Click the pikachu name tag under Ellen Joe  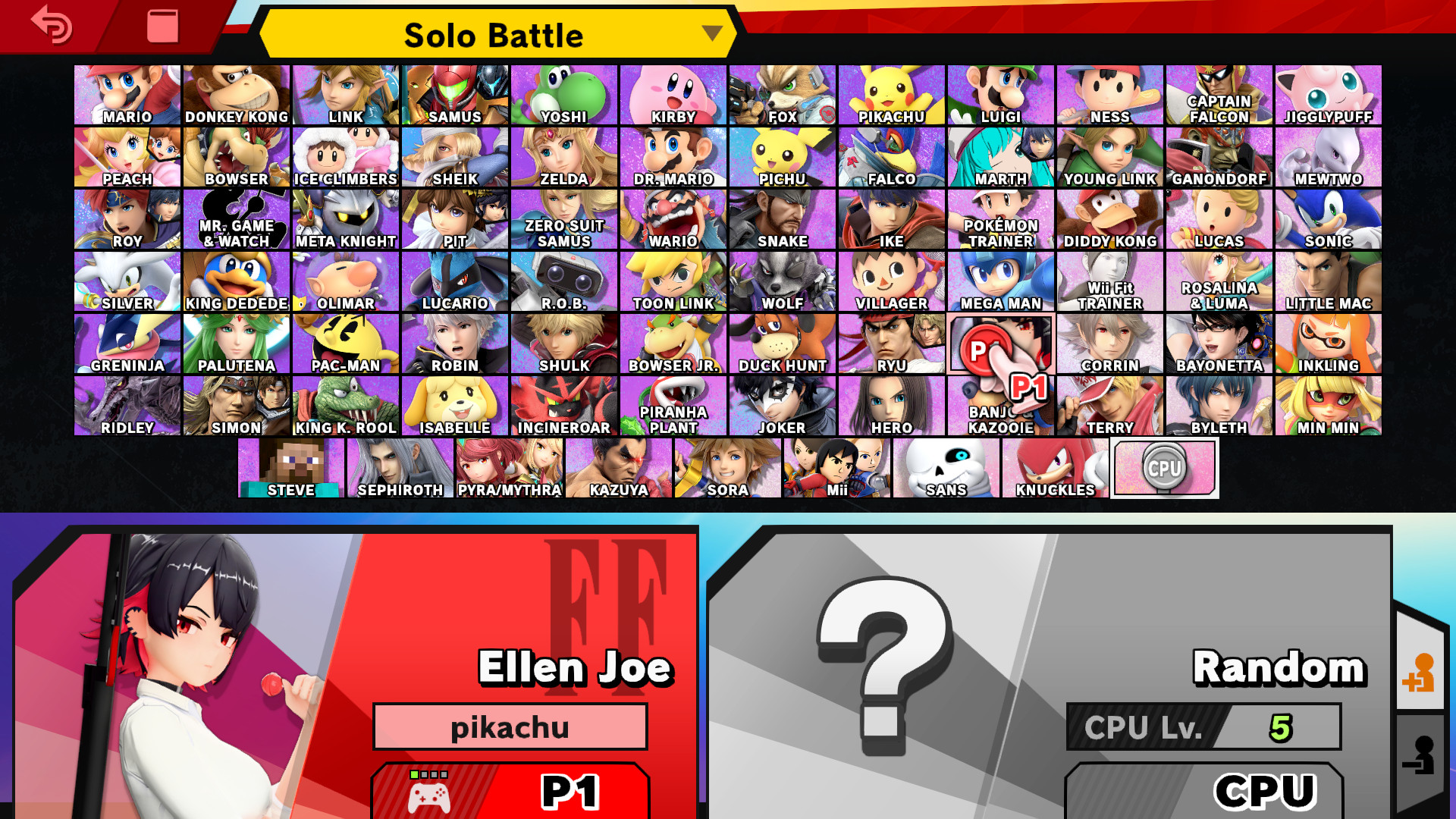(510, 726)
